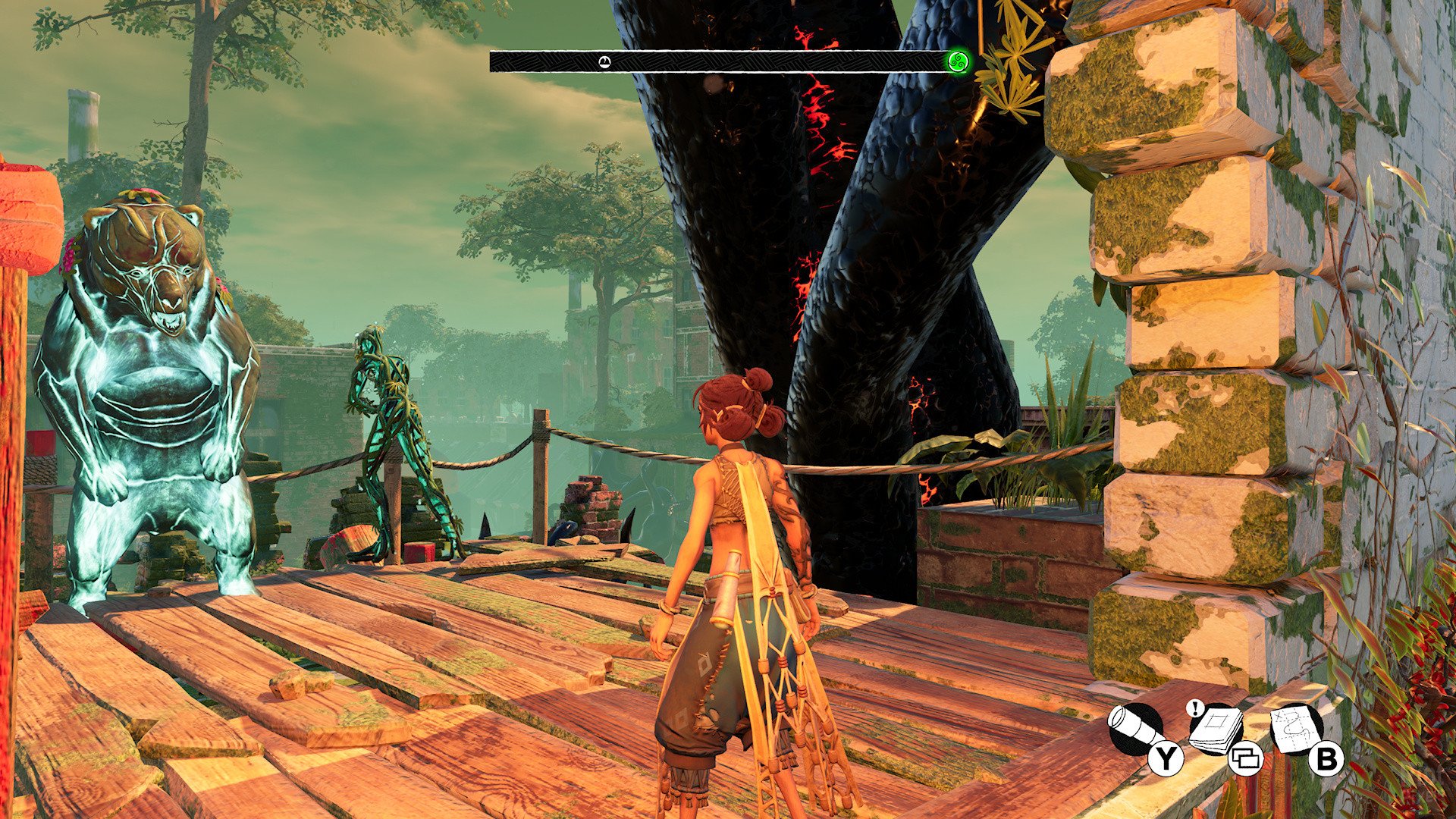Select the spyglass telescope icon
The width and height of the screenshot is (1456, 819).
pos(1134,730)
